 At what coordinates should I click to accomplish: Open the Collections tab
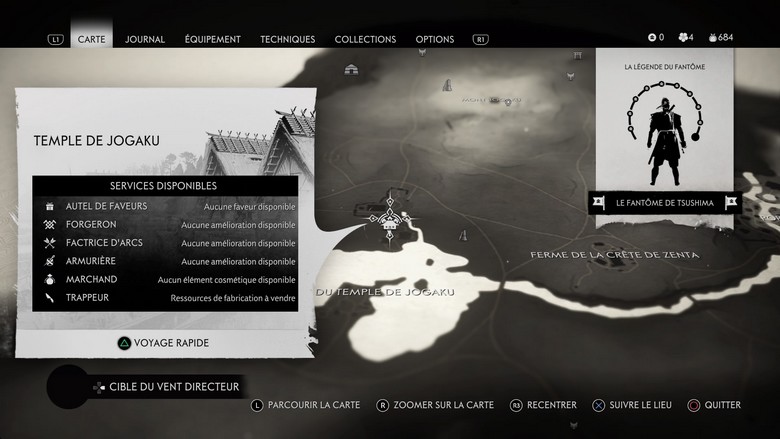365,39
